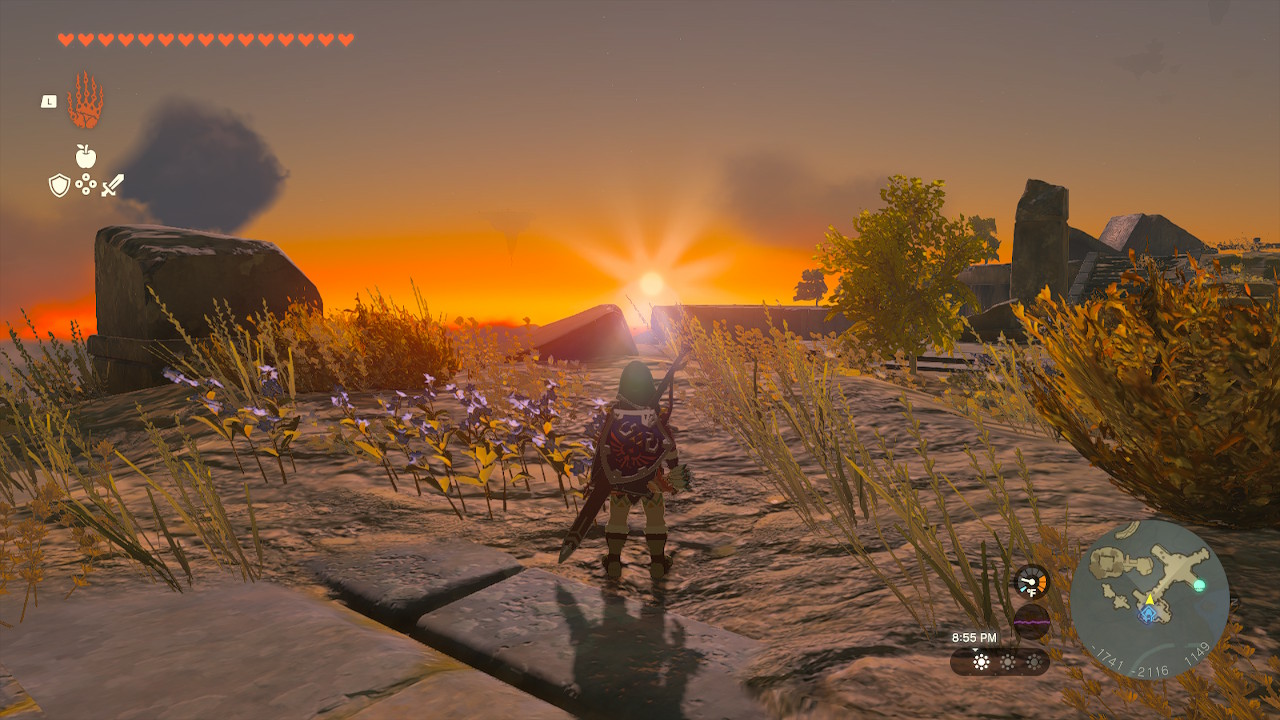
Task: Click the yellow player arrow on the minimap
Action: (1150, 600)
